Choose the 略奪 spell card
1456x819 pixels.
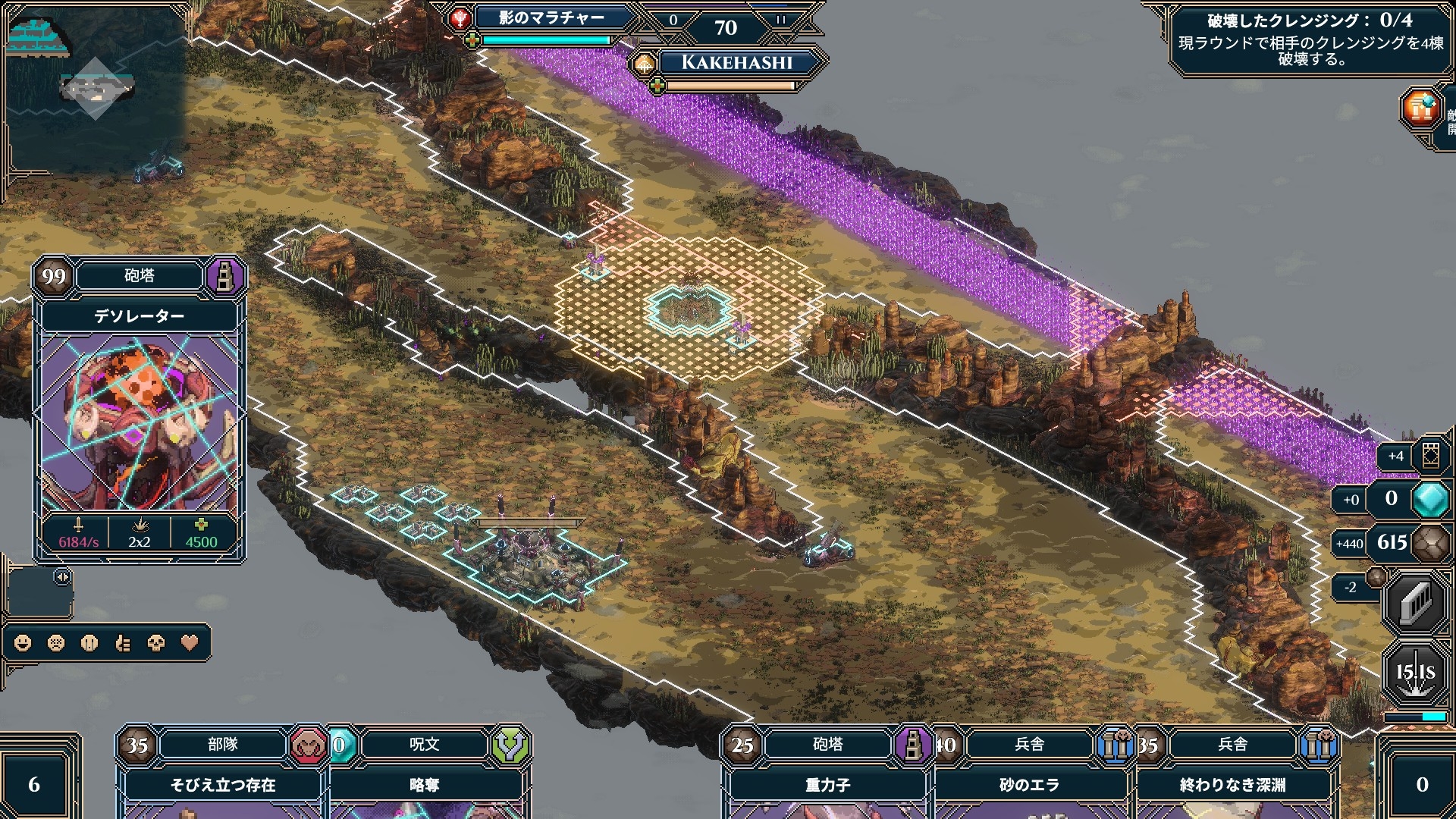[x=425, y=783]
